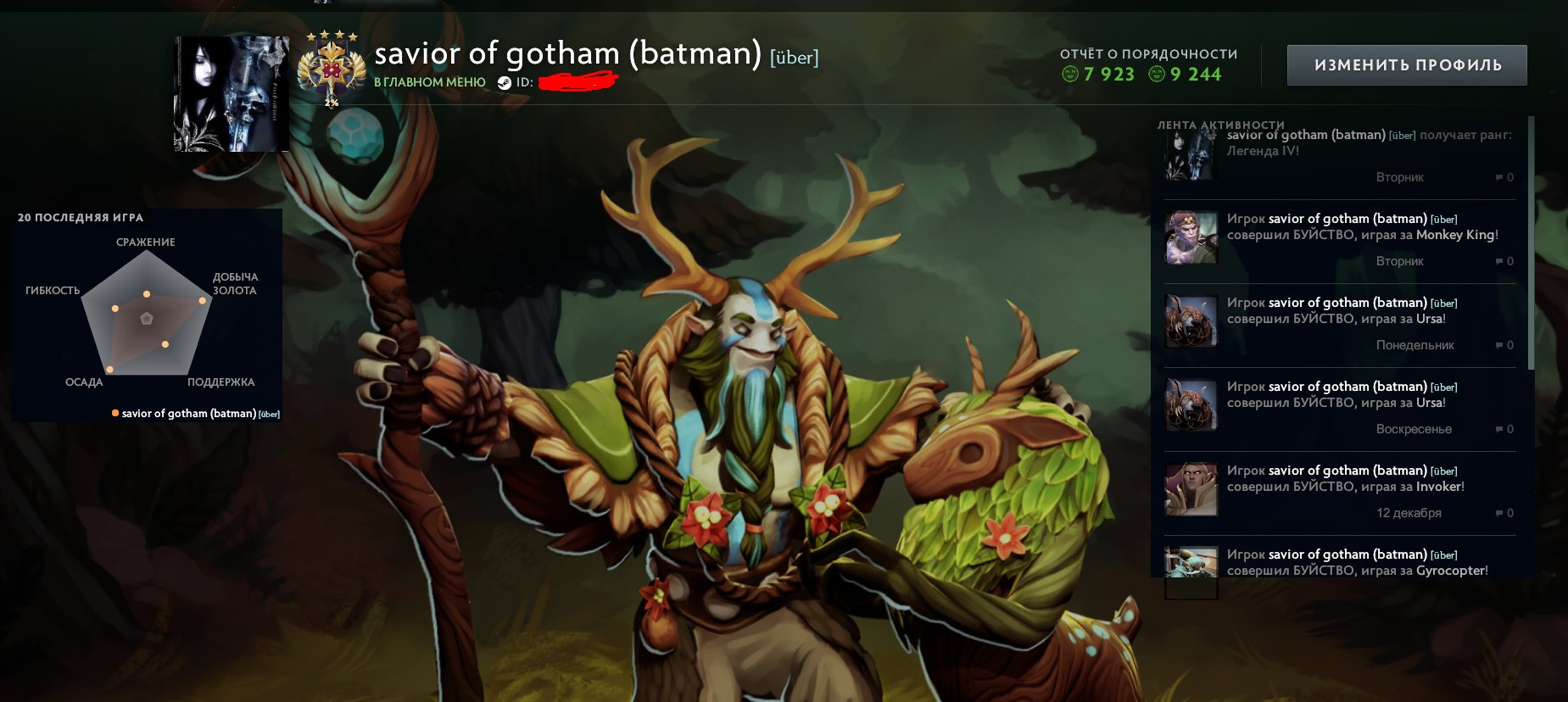This screenshot has height=702, width=1568.
Task: Select the Invoker hero portrait in activity feed
Action: [x=1191, y=489]
